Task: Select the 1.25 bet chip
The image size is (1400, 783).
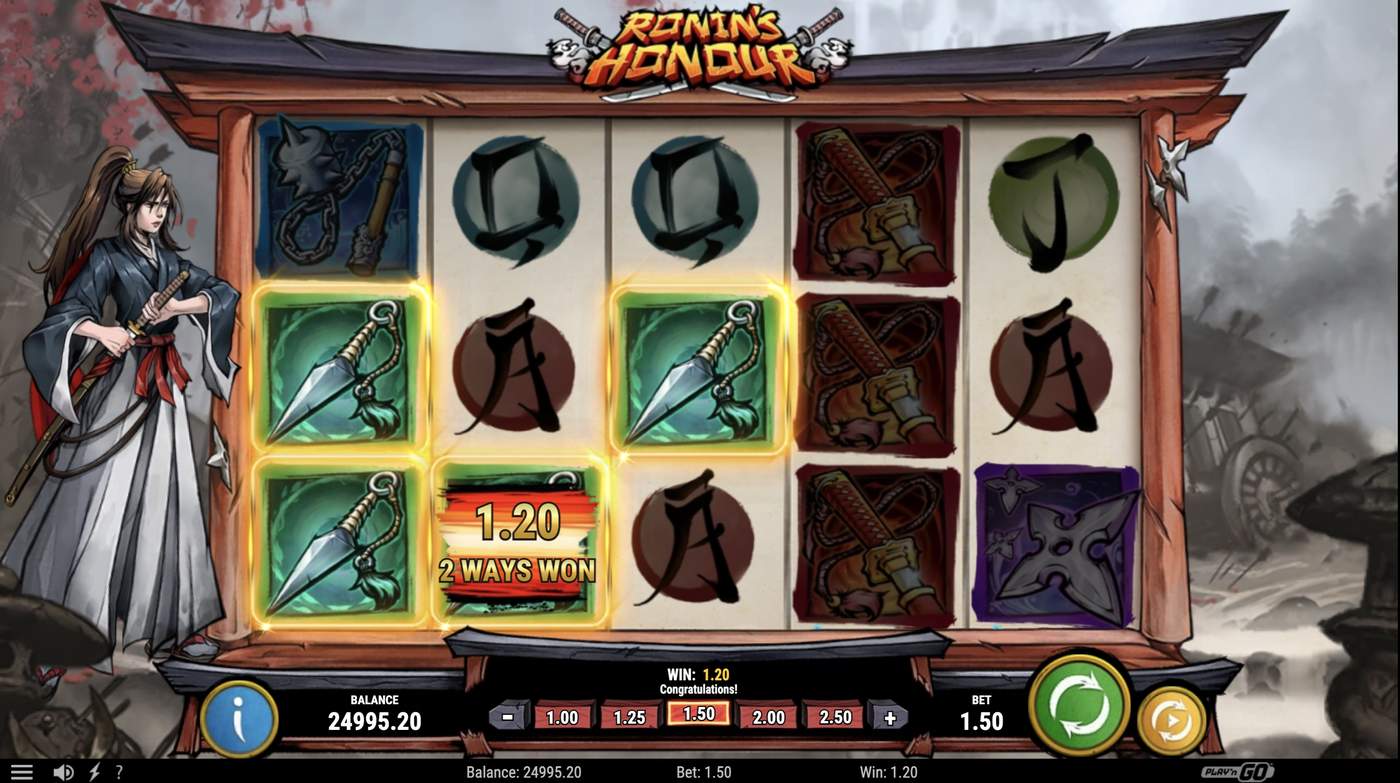Action: [x=631, y=717]
